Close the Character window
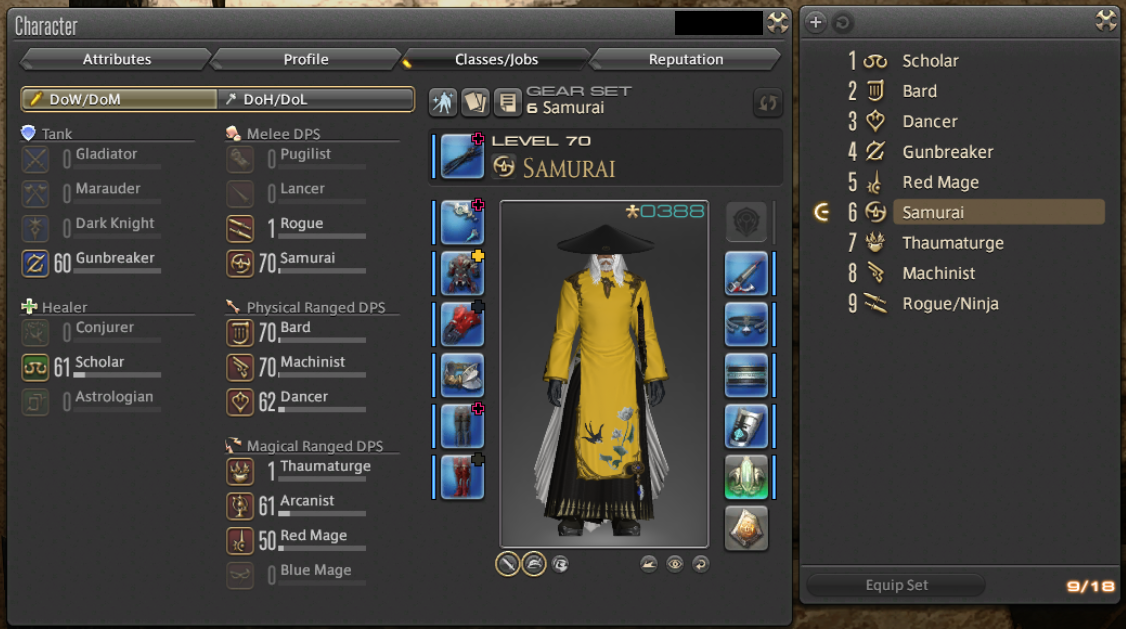Viewport: 1126px width, 629px height. pos(777,23)
